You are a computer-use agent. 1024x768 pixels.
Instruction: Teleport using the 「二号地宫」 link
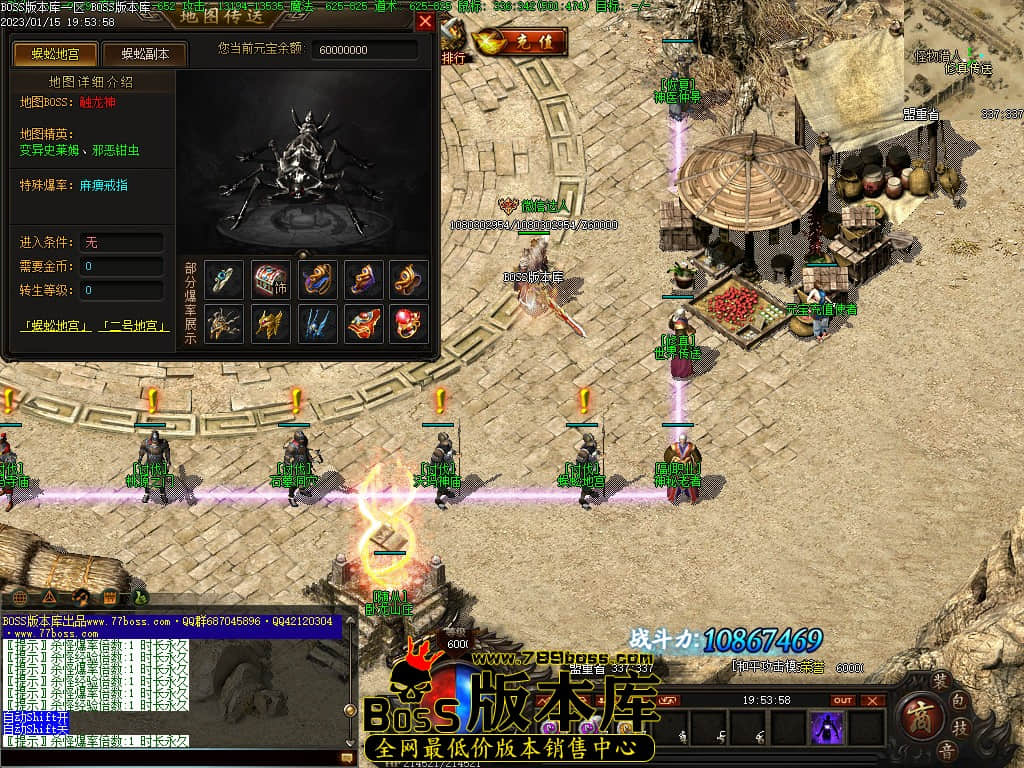click(x=133, y=326)
